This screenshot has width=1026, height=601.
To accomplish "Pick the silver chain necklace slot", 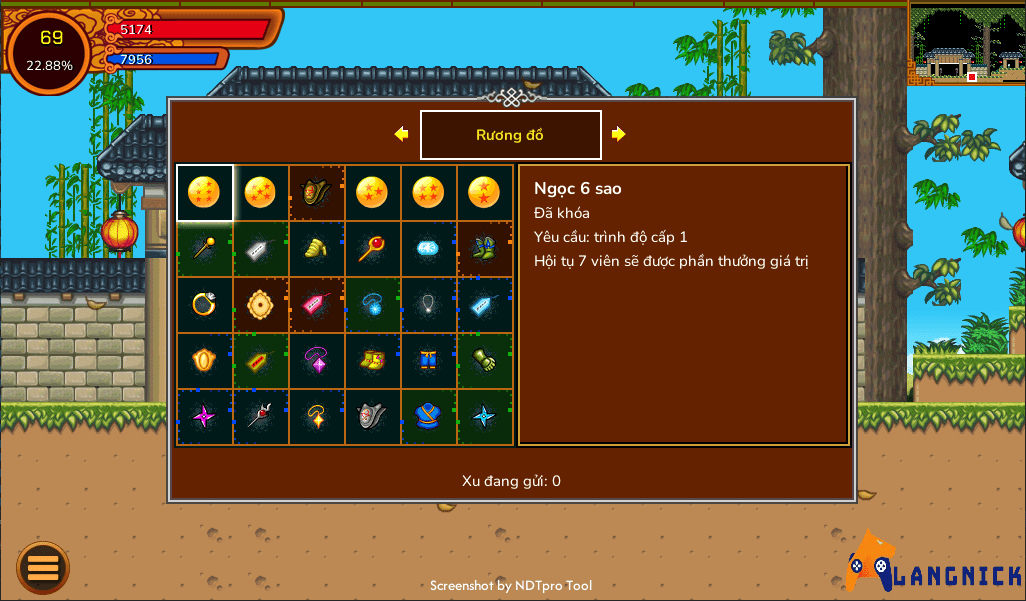I will 428,304.
